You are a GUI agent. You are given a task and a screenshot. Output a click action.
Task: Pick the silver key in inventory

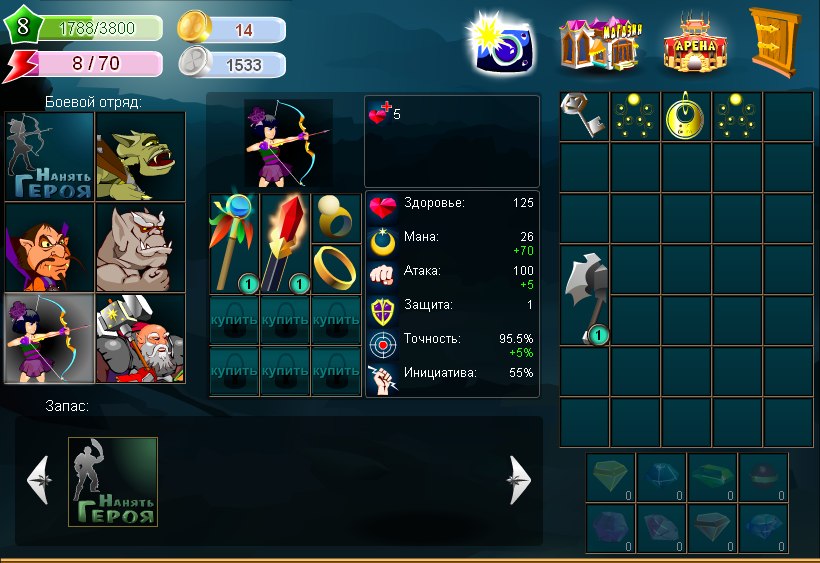pos(584,115)
